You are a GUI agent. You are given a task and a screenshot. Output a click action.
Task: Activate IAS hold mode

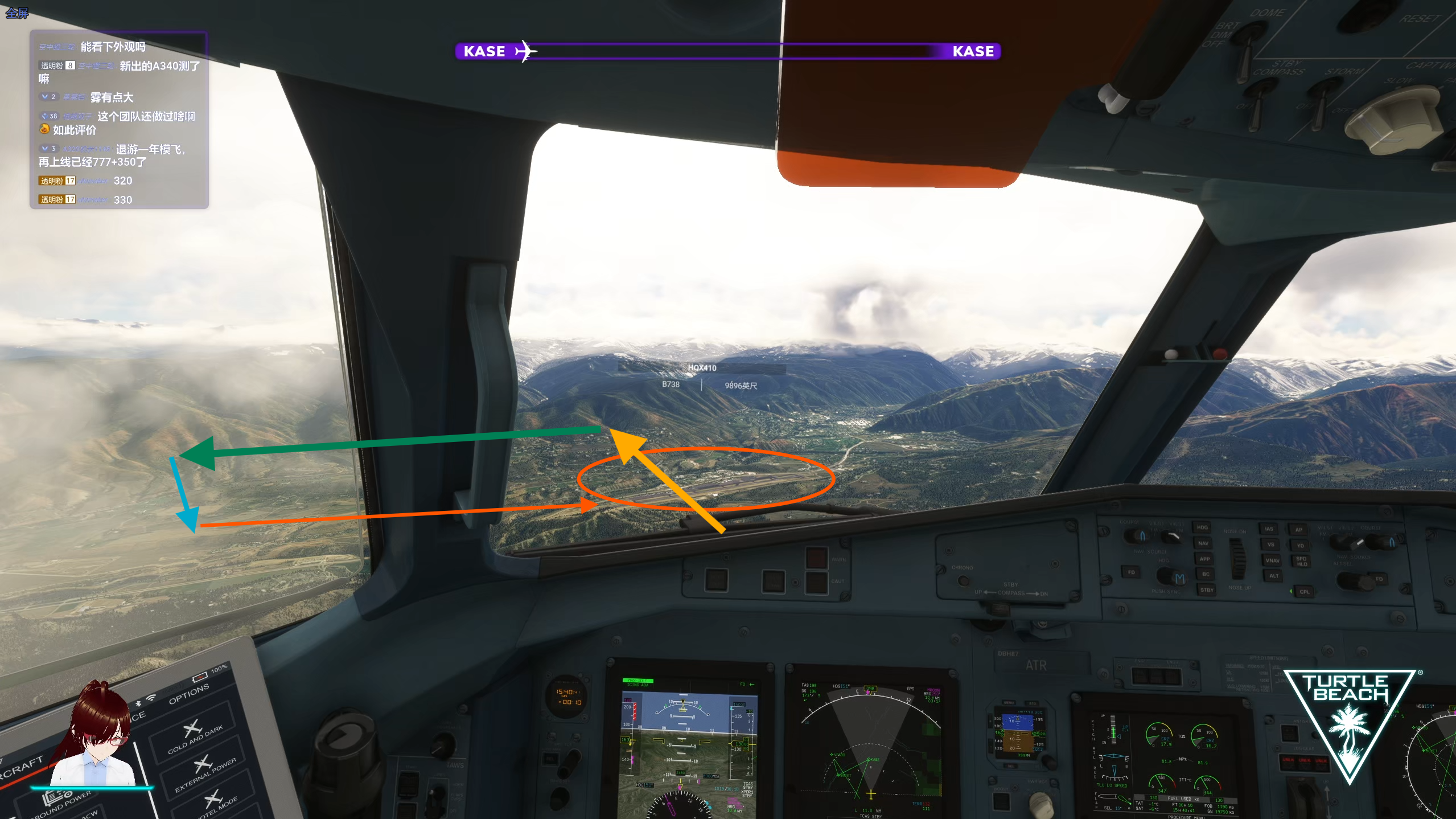click(1269, 529)
